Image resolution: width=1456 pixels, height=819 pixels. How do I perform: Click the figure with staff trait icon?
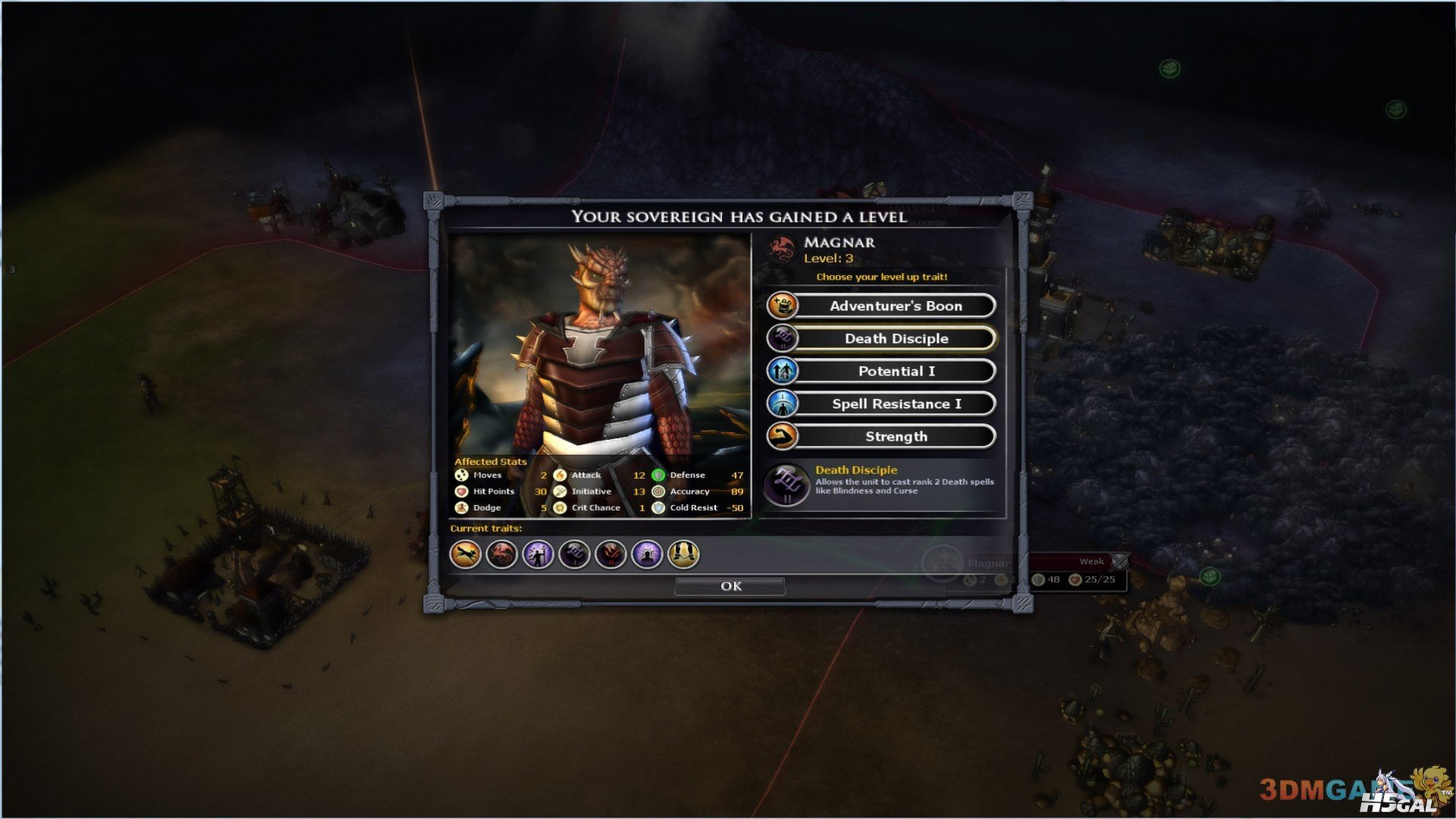tap(538, 554)
